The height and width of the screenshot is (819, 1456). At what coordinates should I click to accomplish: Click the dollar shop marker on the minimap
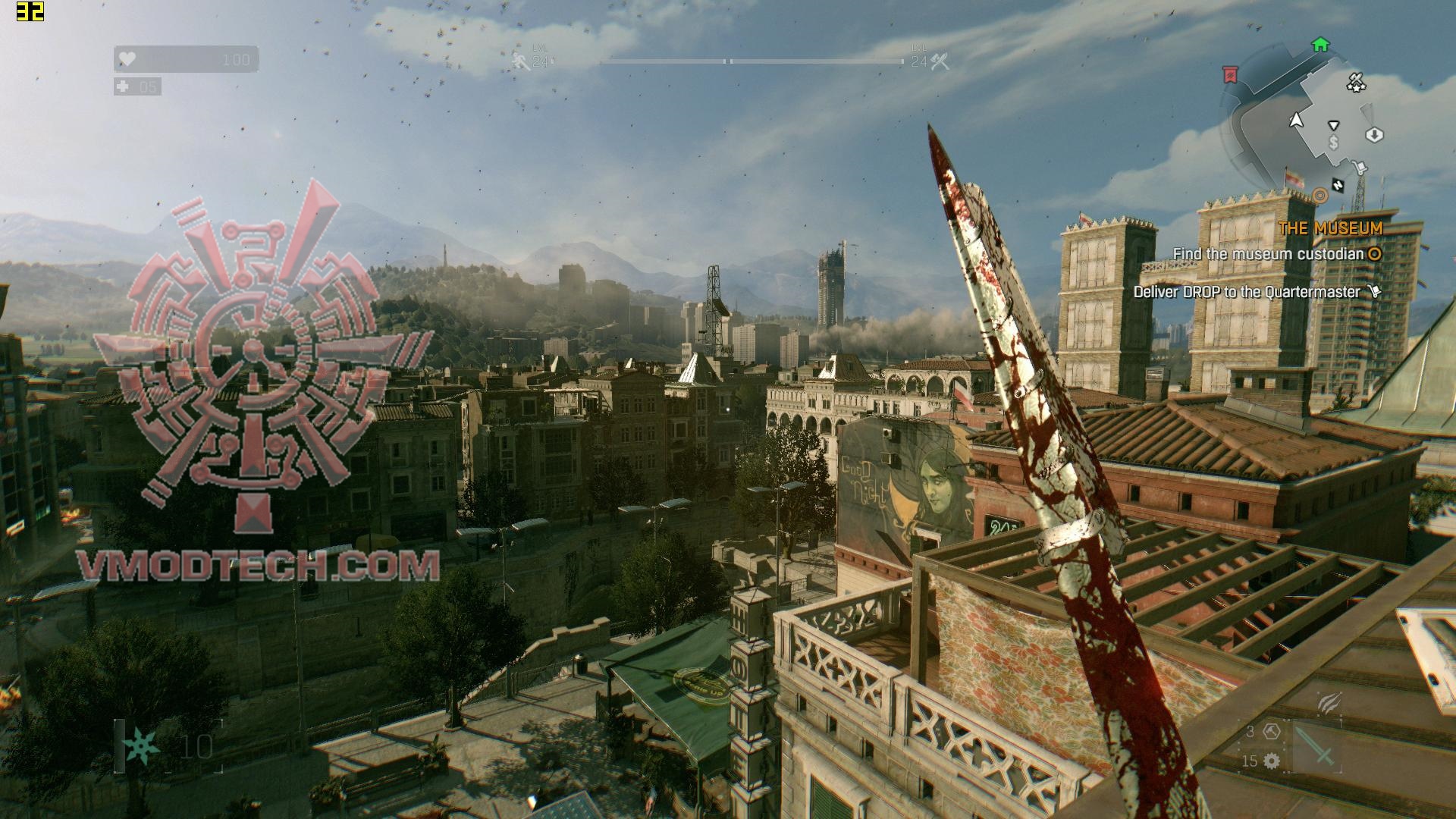(x=1333, y=143)
